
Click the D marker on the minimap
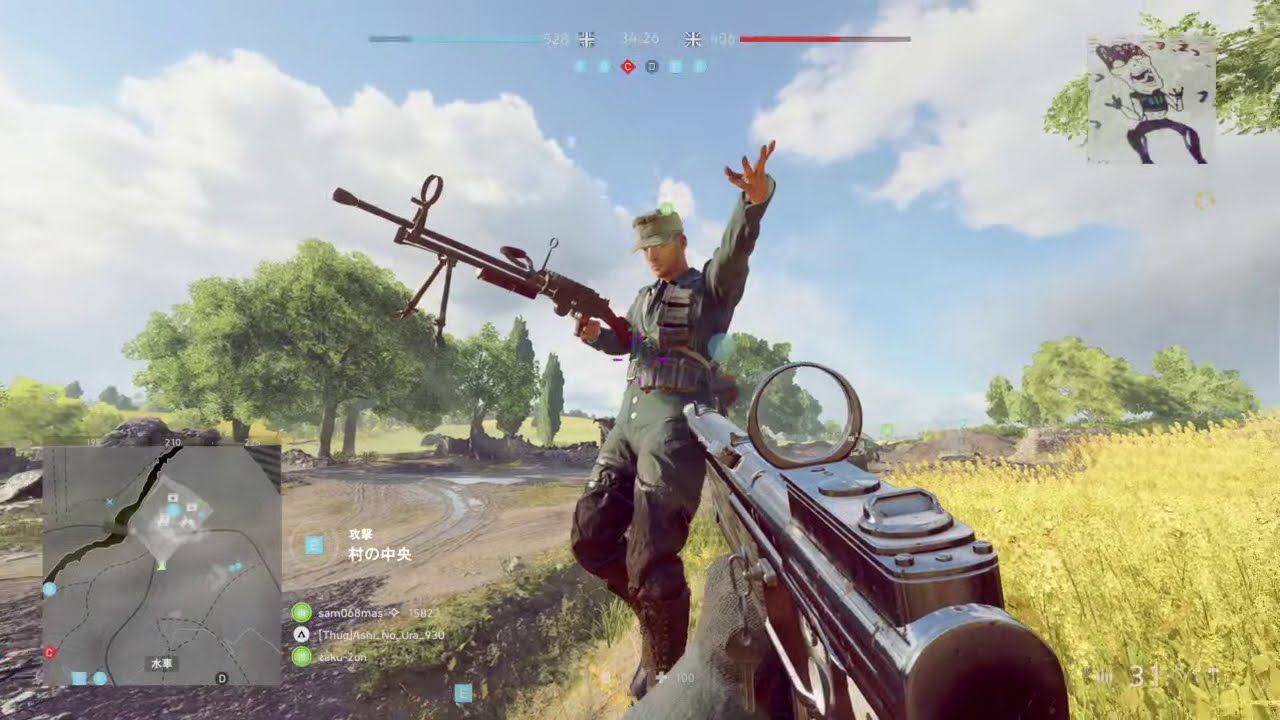coord(222,678)
